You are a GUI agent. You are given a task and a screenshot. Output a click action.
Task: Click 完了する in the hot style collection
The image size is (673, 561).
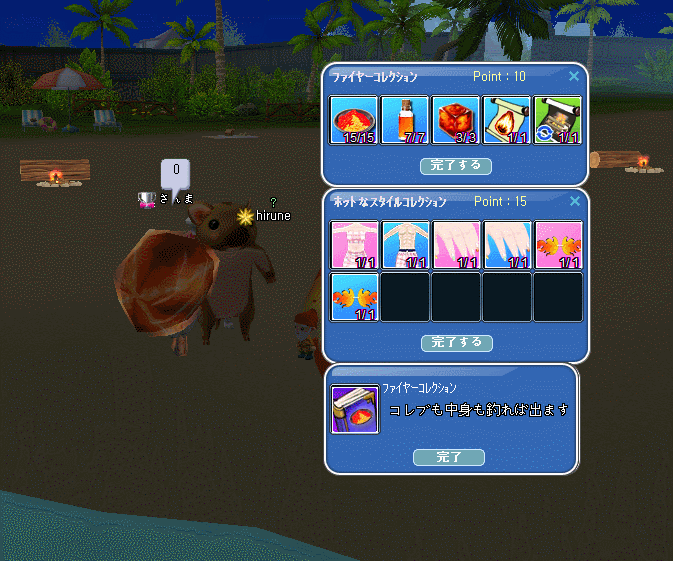(456, 342)
